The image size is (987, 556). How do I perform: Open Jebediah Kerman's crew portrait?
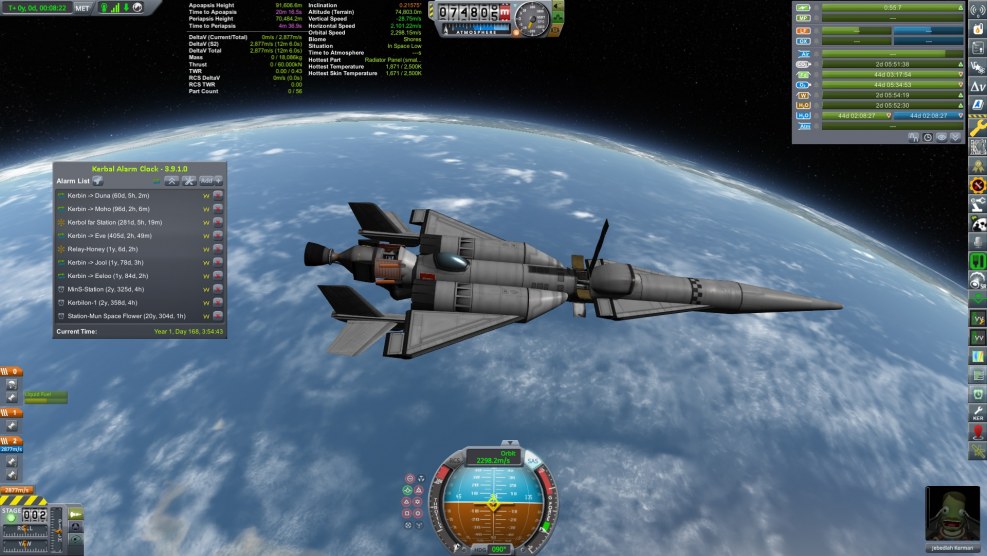coord(952,513)
